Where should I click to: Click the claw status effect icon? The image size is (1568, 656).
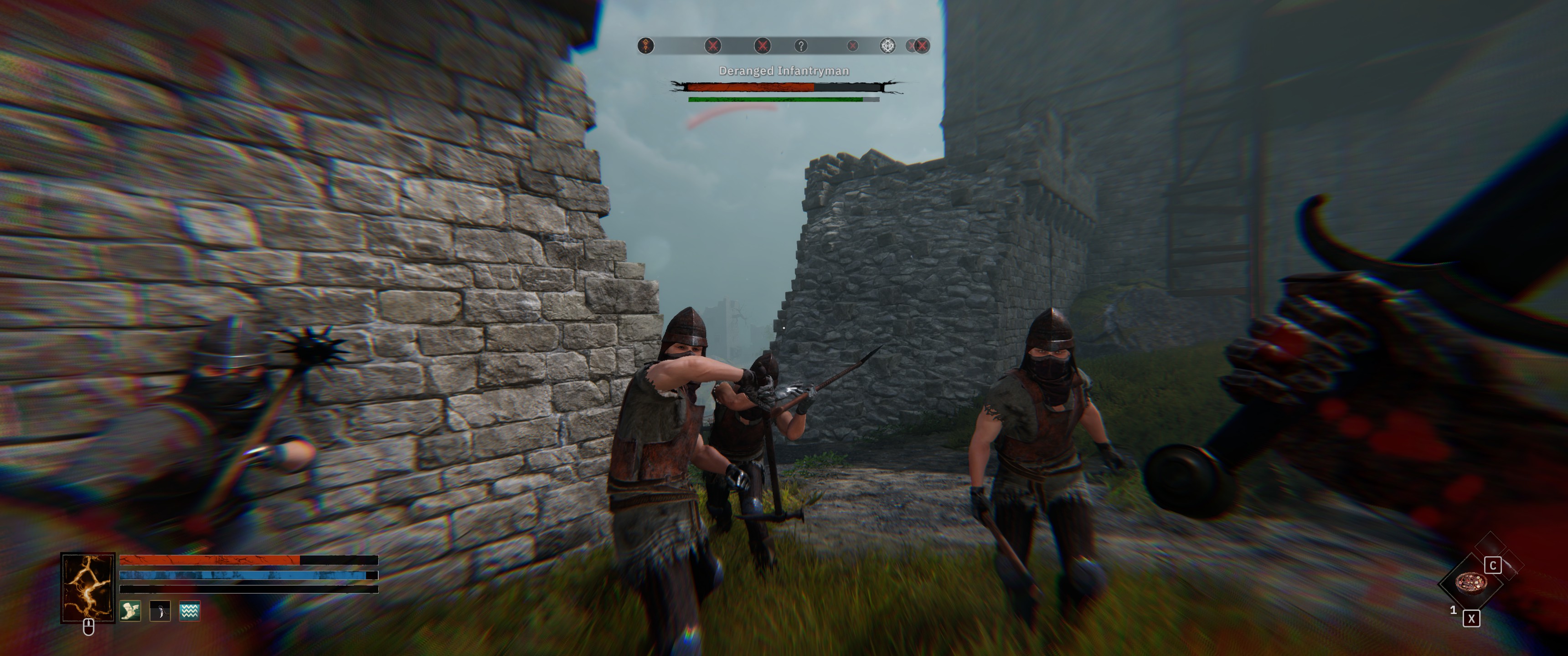[160, 610]
